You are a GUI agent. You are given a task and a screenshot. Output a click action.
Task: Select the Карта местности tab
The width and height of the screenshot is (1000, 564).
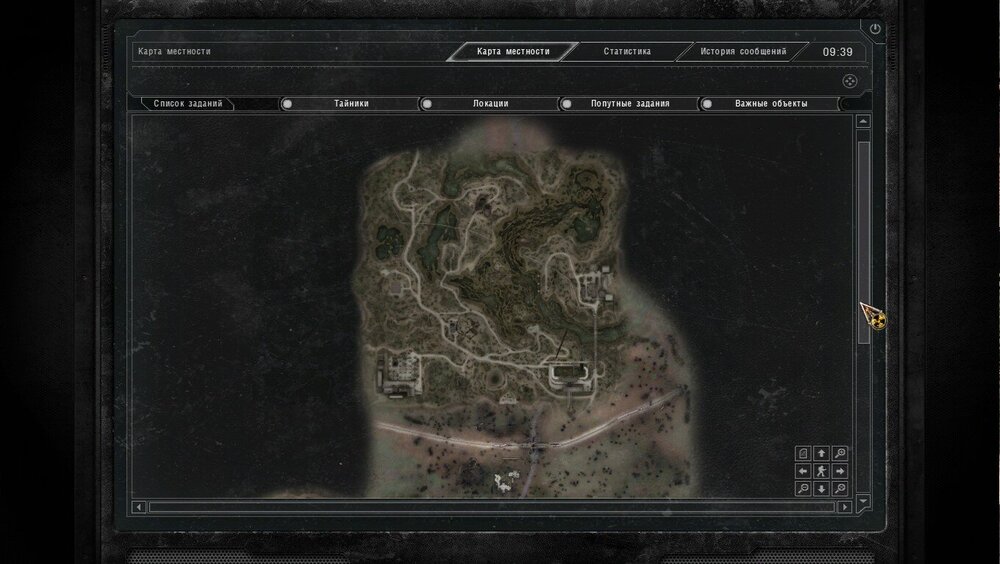pyautogui.click(x=513, y=51)
